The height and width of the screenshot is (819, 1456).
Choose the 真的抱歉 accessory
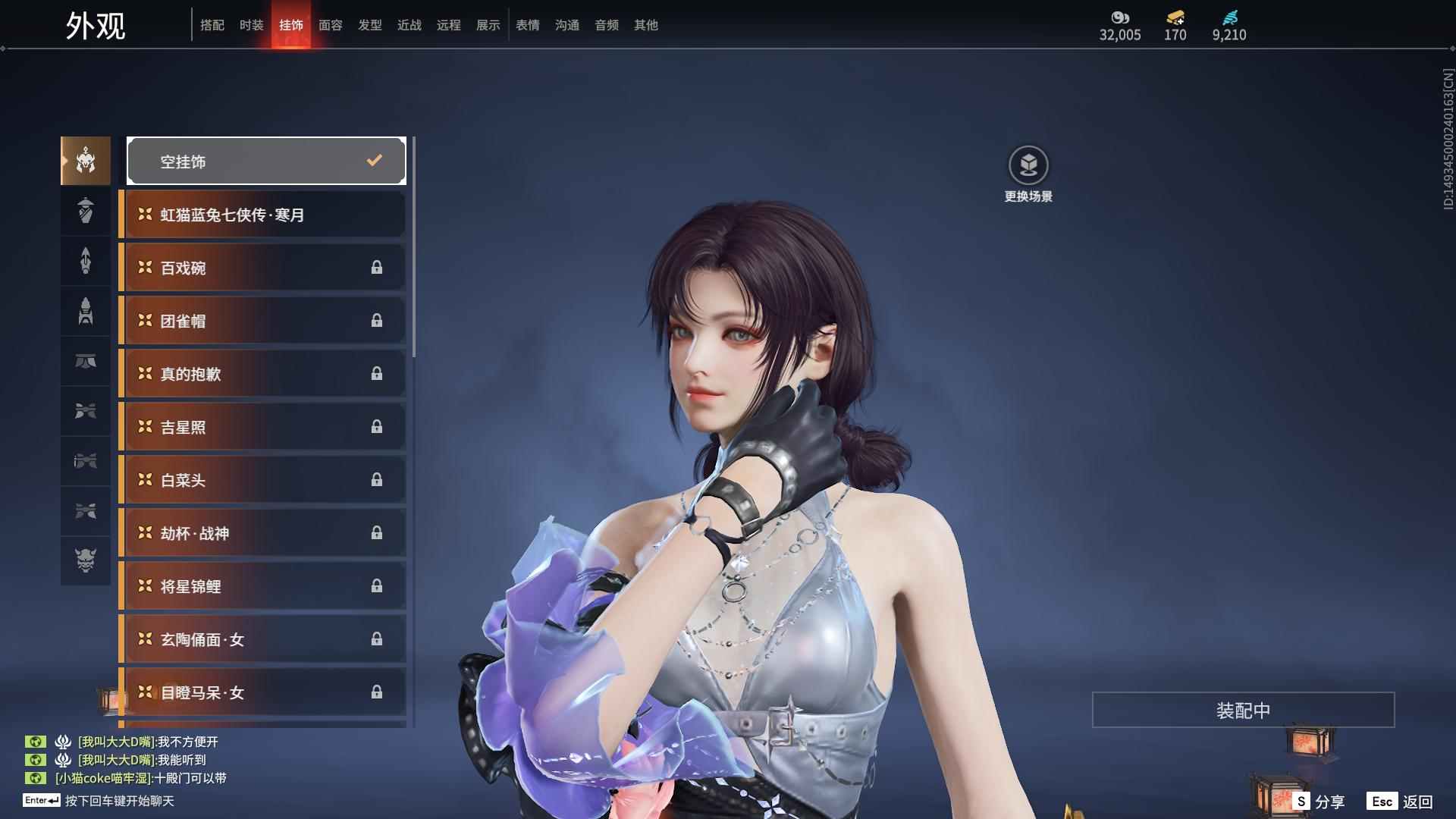262,374
